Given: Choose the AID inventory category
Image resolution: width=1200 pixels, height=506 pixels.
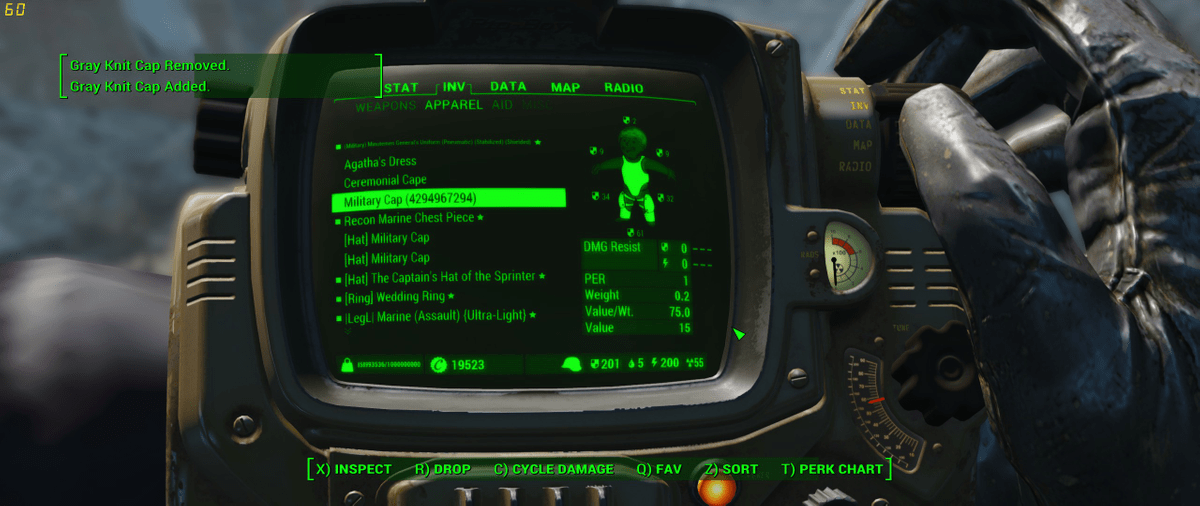Looking at the screenshot, I should [x=502, y=104].
